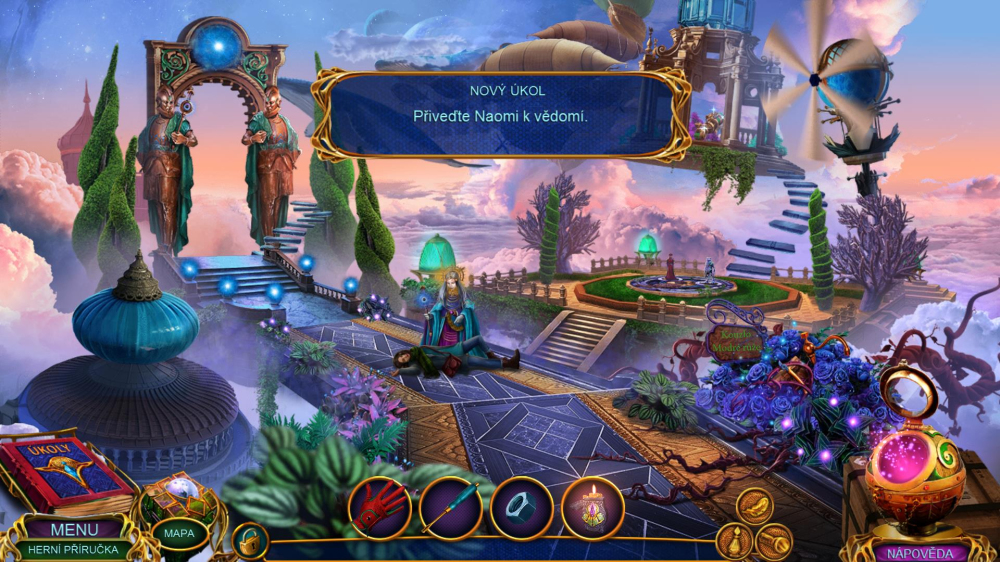The width and height of the screenshot is (1000, 562).
Task: Pick the teal screwdriver from inventory
Action: (x=451, y=508)
